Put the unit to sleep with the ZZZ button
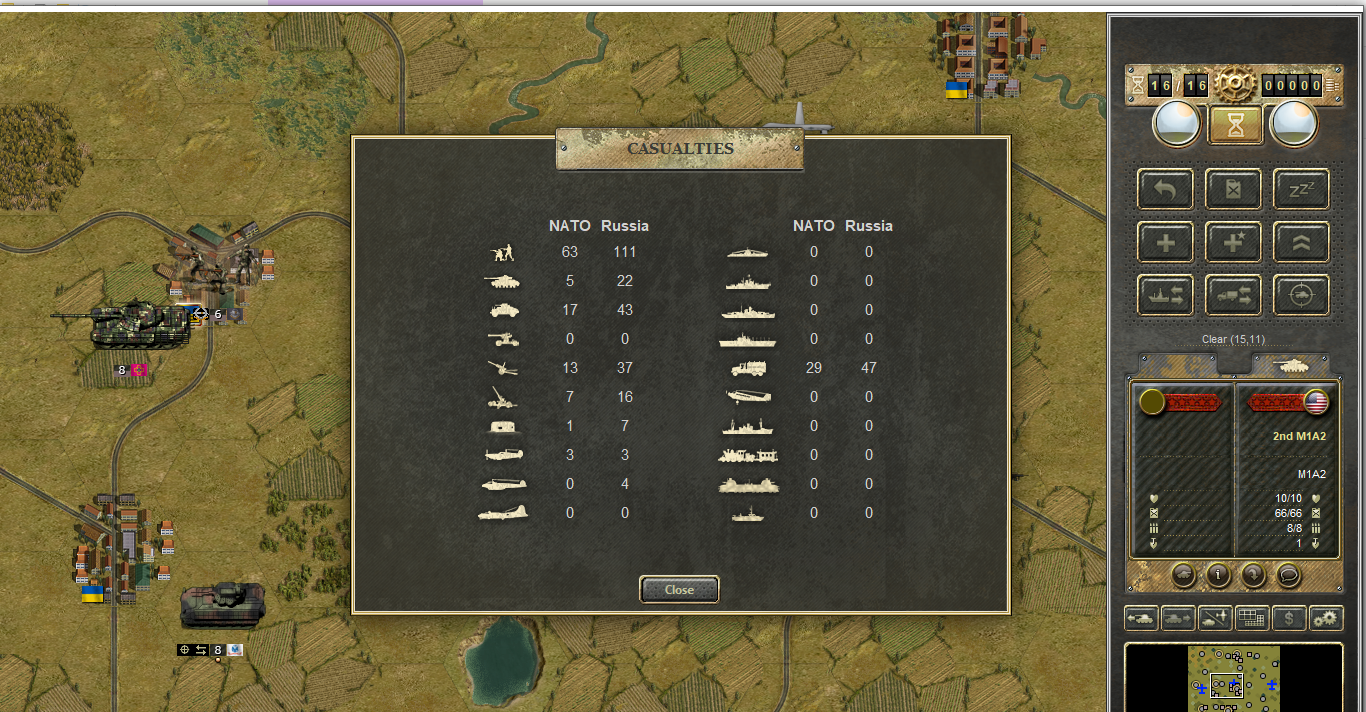The height and width of the screenshot is (712, 1366). 1301,189
